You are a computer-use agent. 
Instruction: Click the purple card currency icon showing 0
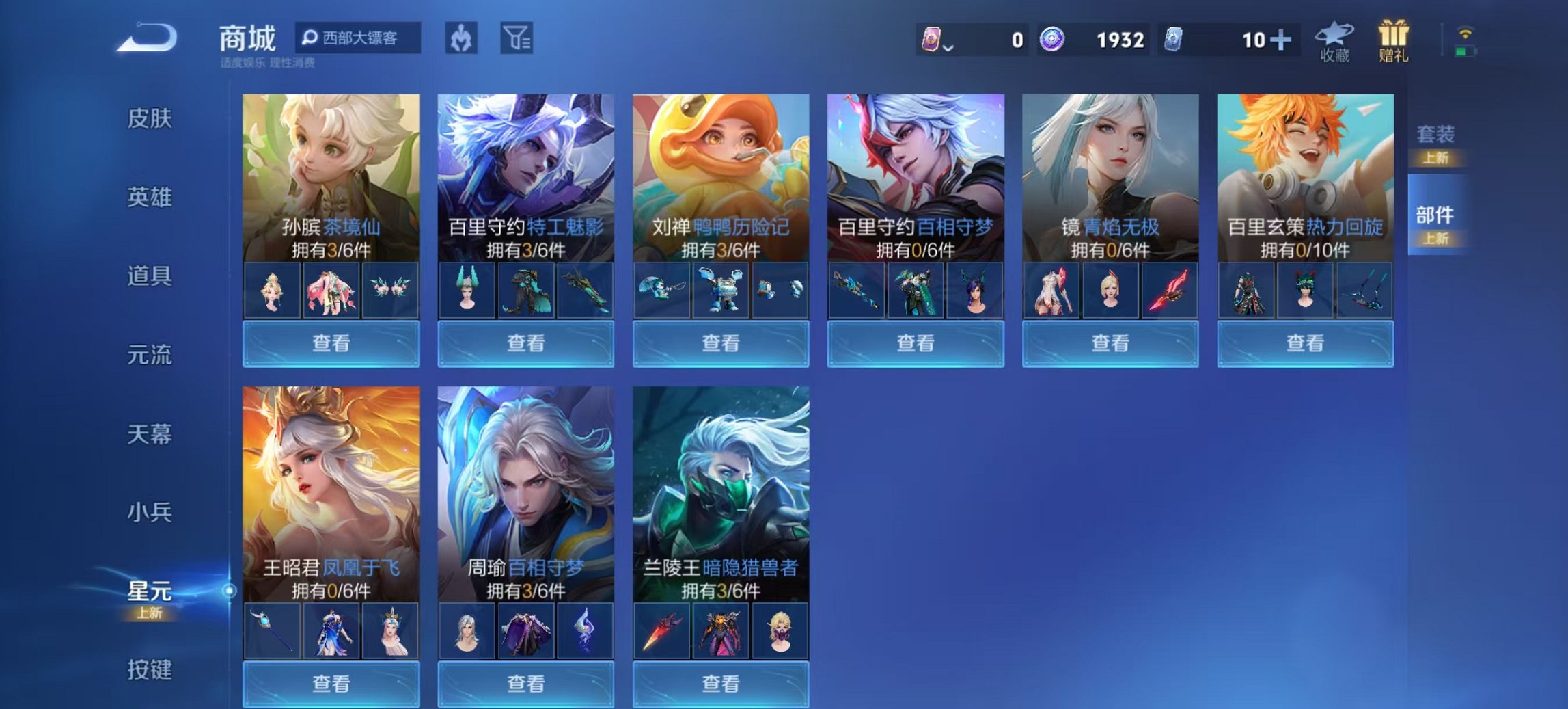pyautogui.click(x=931, y=40)
